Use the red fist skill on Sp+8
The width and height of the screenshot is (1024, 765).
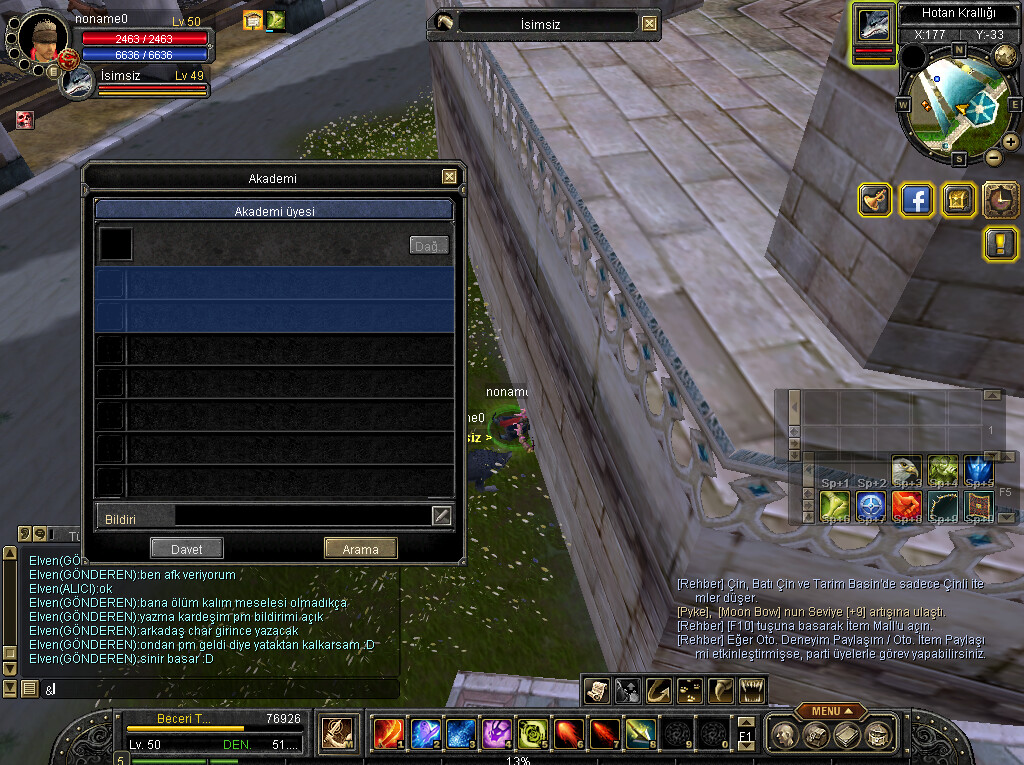[906, 504]
